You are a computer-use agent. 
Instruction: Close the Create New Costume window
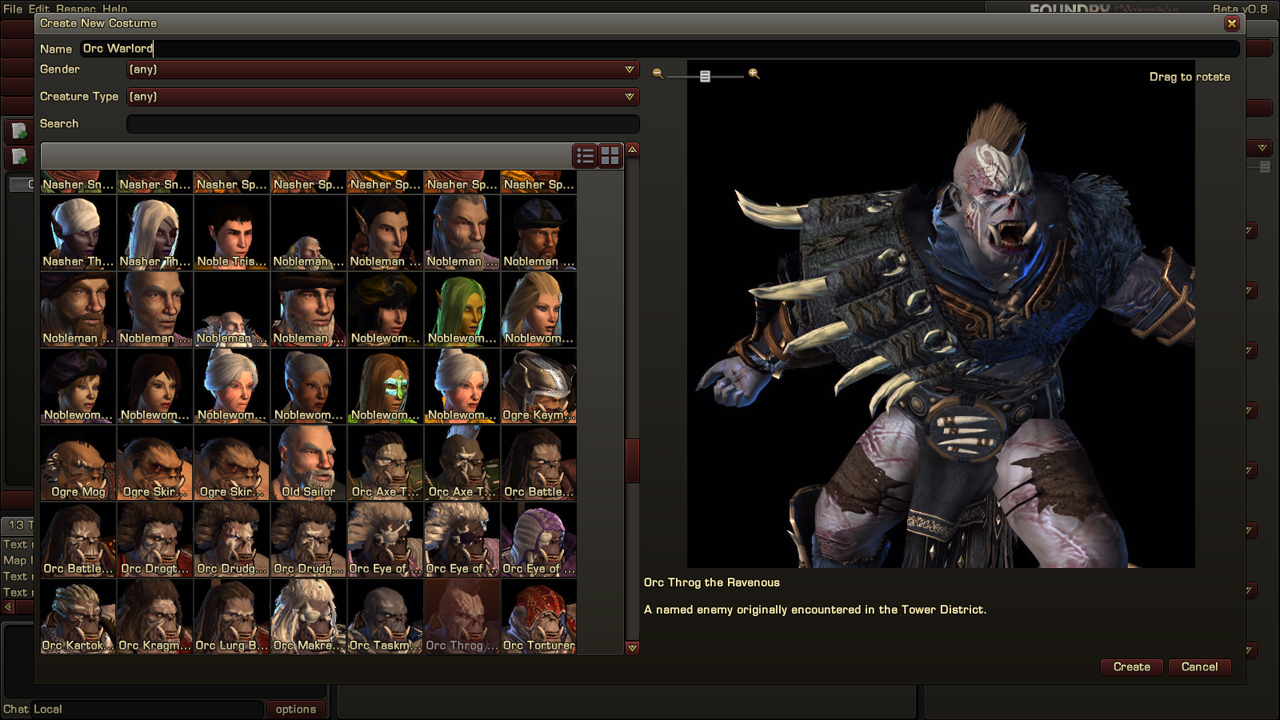click(1232, 23)
